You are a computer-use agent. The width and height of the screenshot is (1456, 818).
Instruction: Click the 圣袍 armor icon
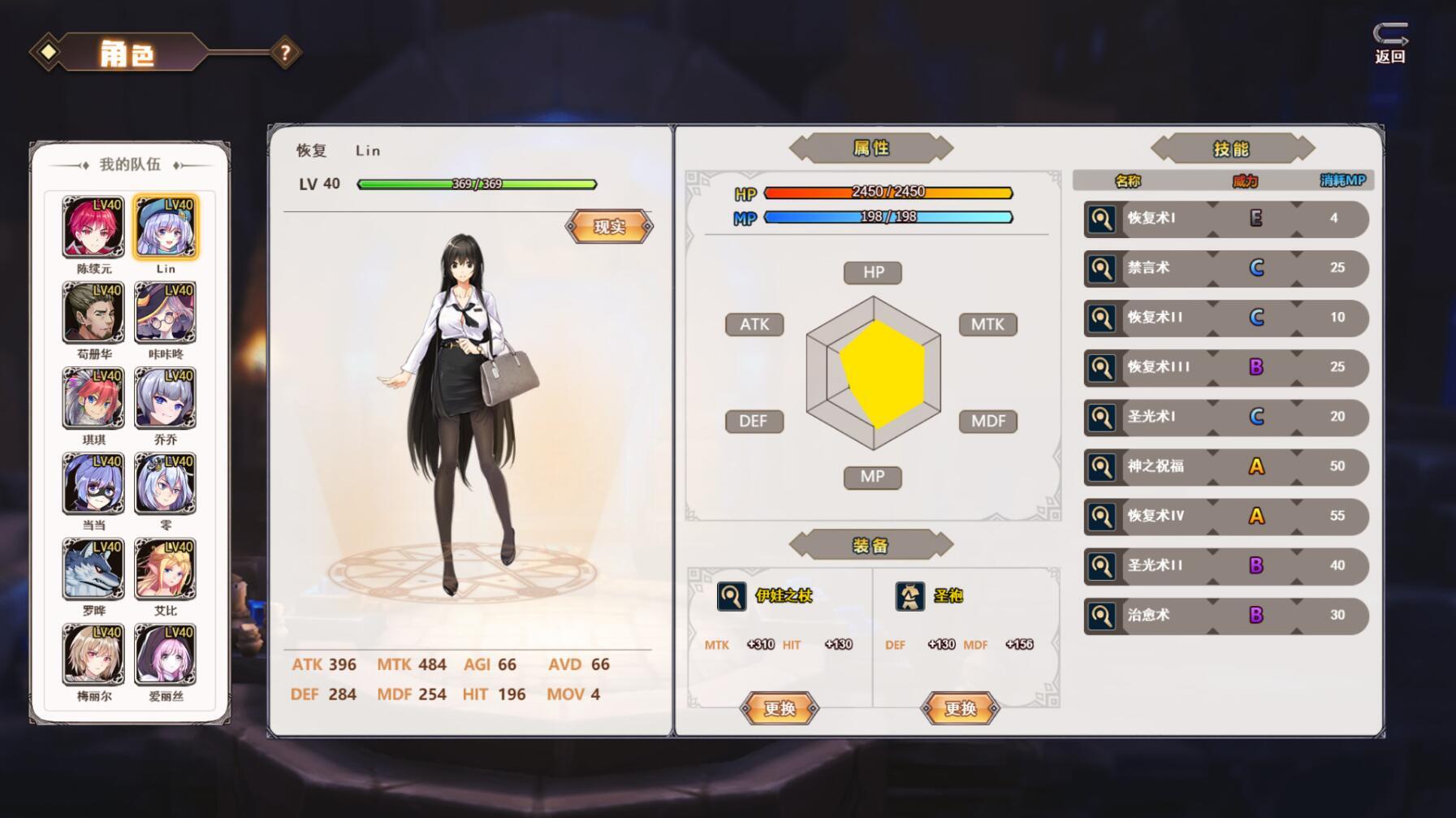point(911,595)
